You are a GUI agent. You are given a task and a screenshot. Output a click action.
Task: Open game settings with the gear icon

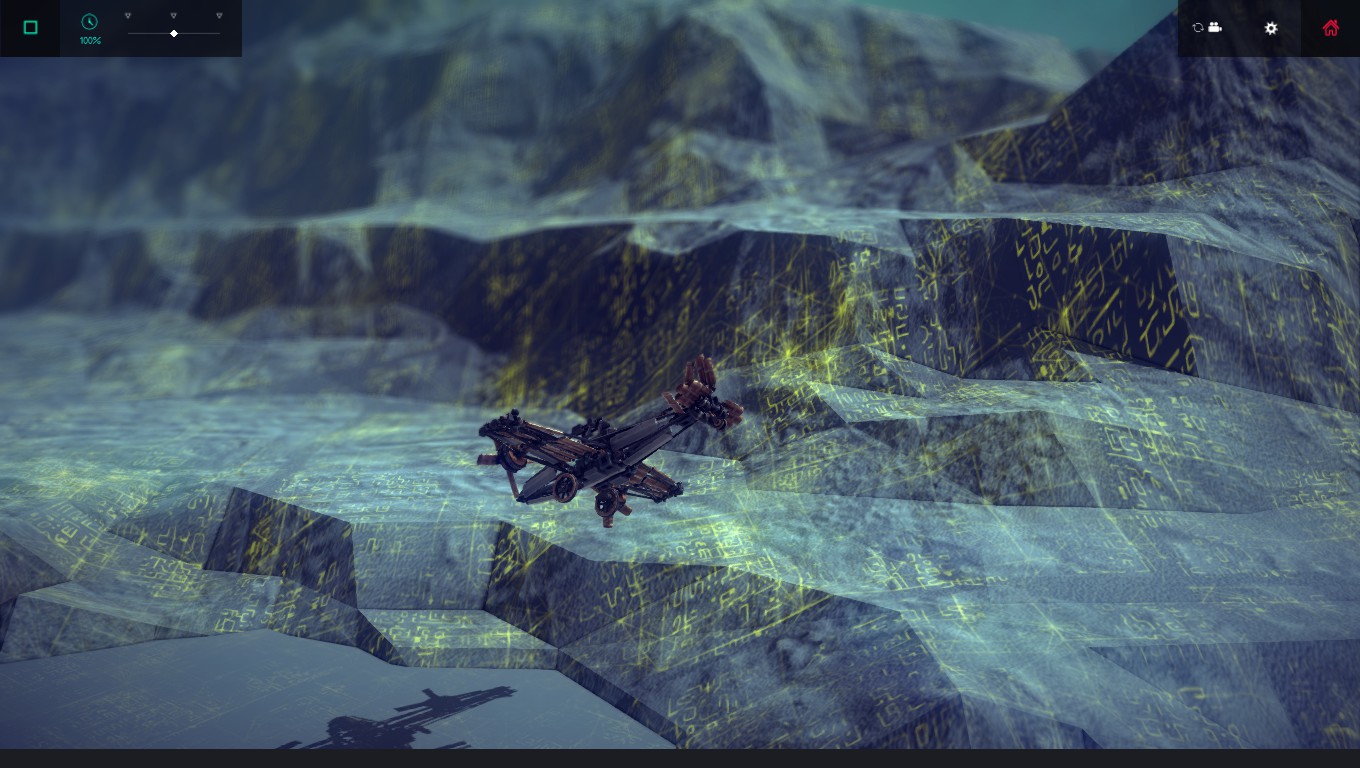point(1271,29)
